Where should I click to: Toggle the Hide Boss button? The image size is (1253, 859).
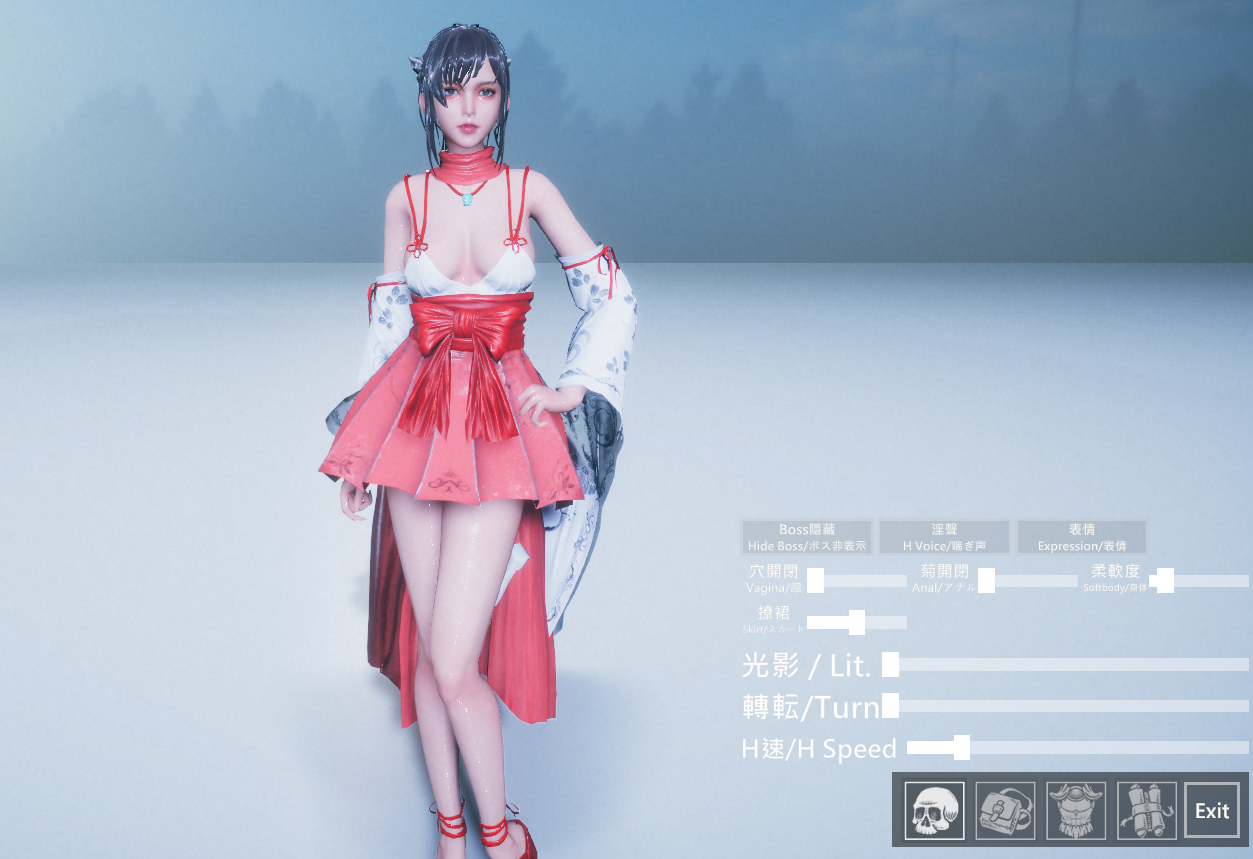pyautogui.click(x=807, y=537)
